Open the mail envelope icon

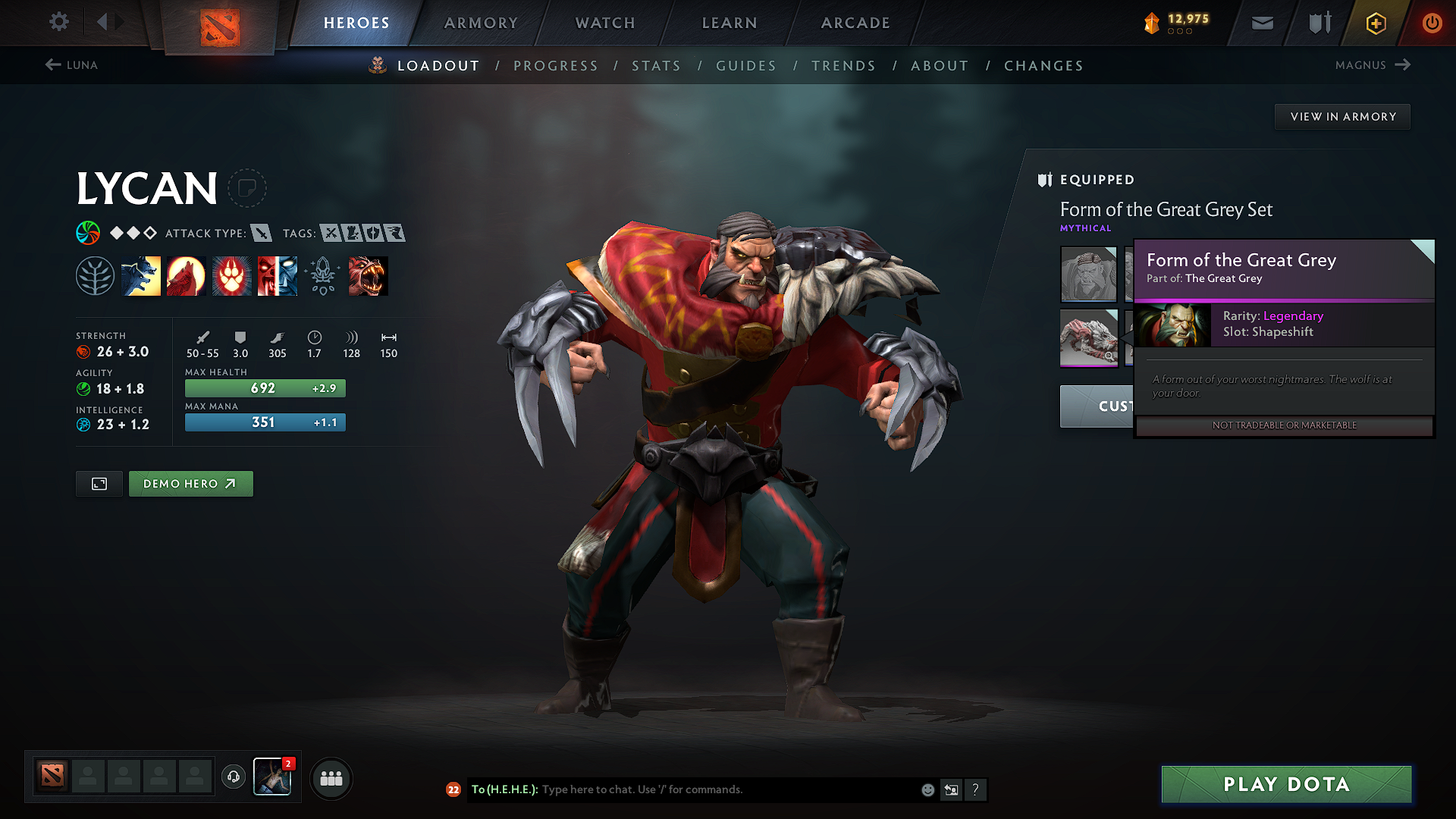1261,23
